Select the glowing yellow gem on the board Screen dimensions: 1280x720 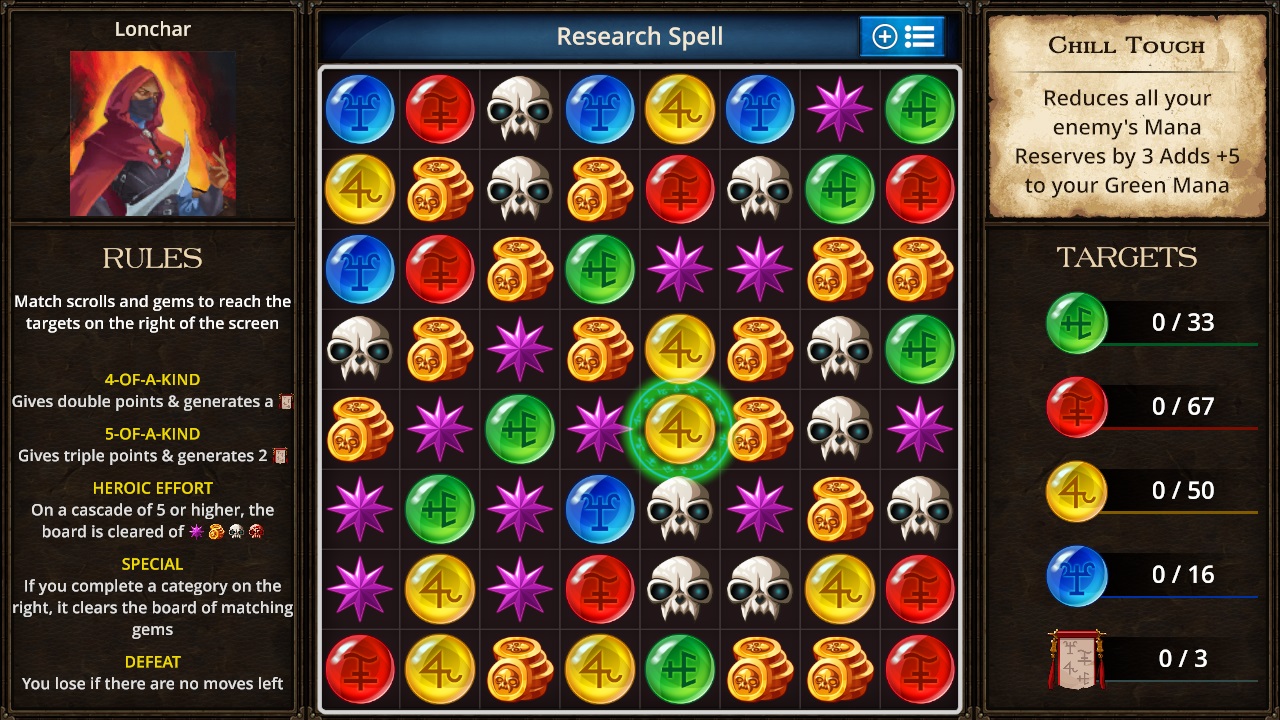[x=679, y=429]
